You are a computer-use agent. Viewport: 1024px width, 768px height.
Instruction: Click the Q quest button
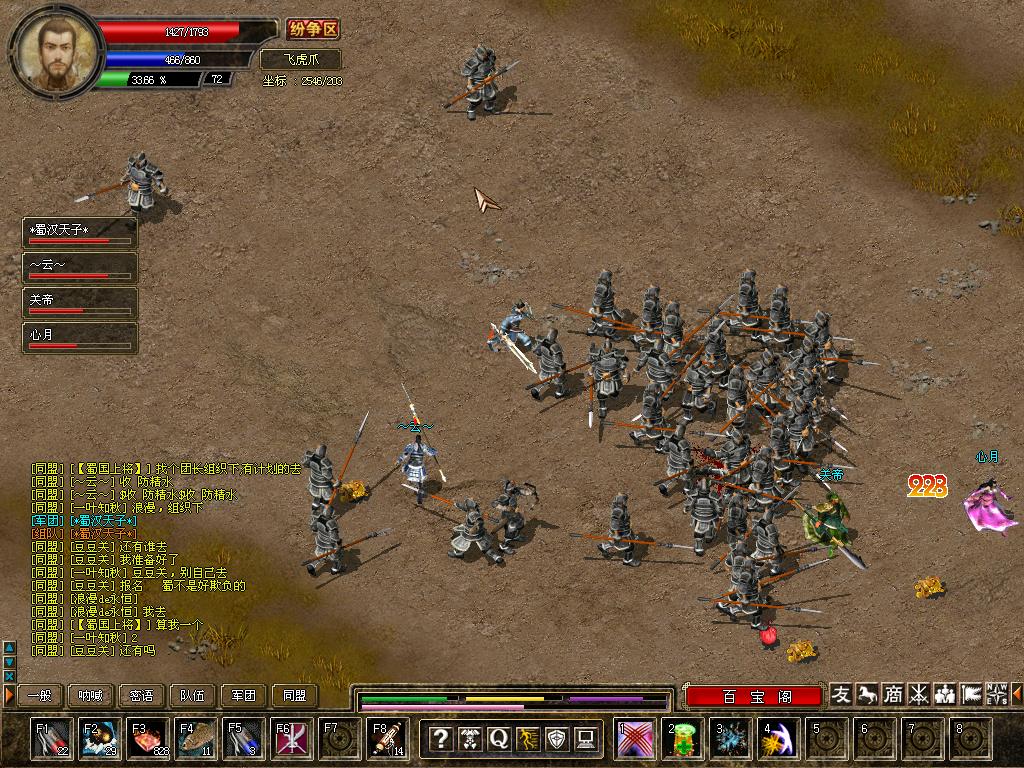(x=498, y=739)
